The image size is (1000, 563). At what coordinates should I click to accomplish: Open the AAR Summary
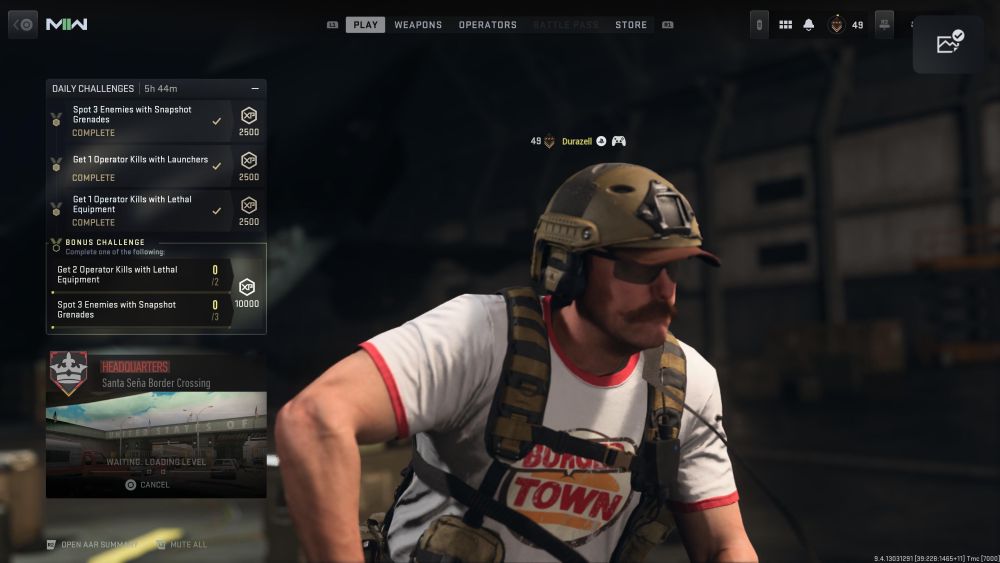click(x=93, y=545)
